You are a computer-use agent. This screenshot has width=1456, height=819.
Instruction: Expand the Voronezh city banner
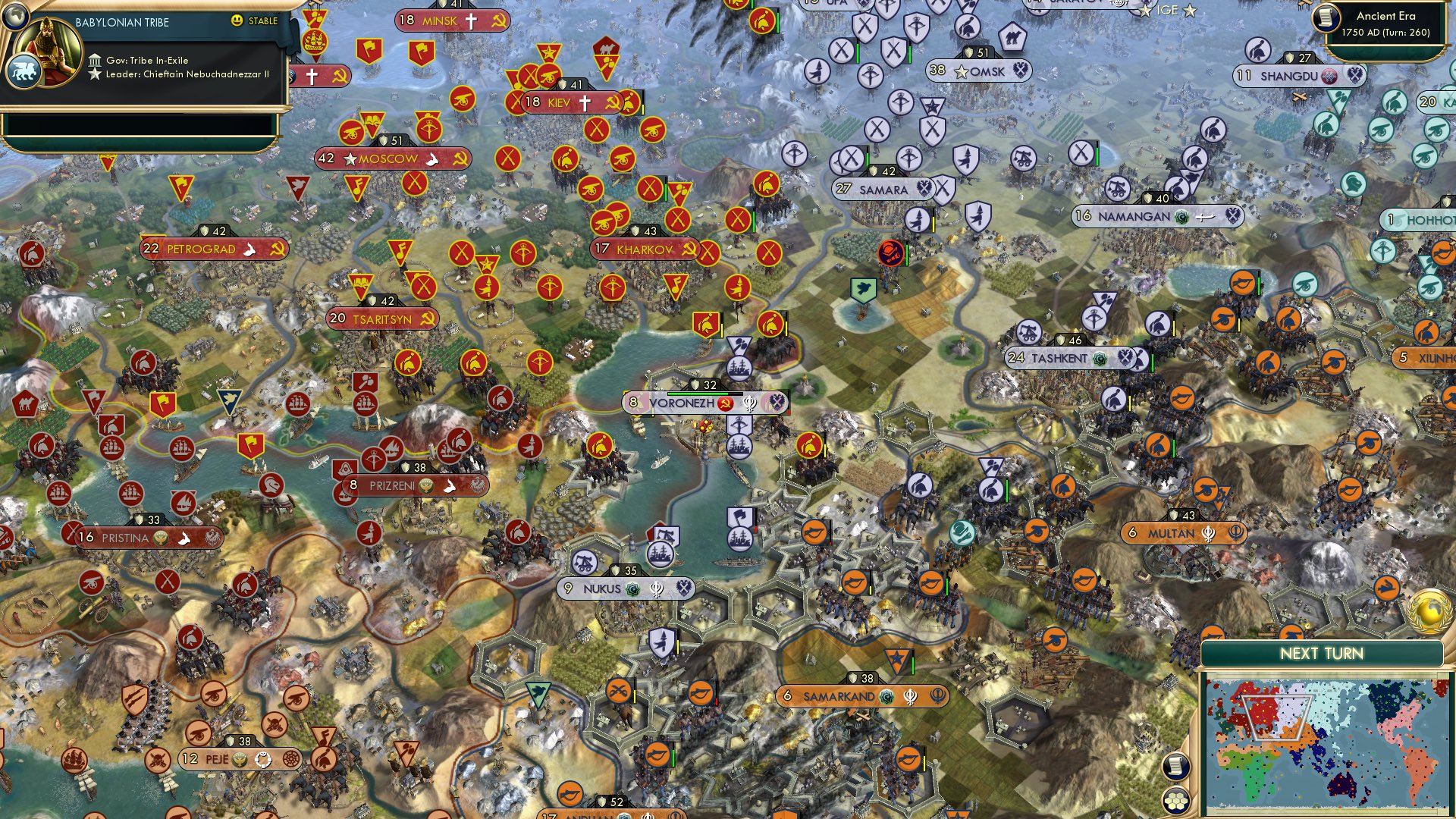point(681,403)
